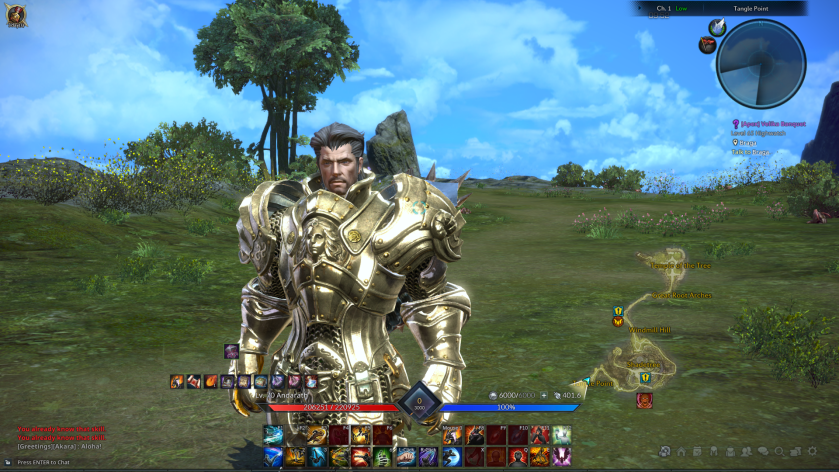Click the red flag icon beside minimap
Screen dimensions: 839x472
point(707,44)
